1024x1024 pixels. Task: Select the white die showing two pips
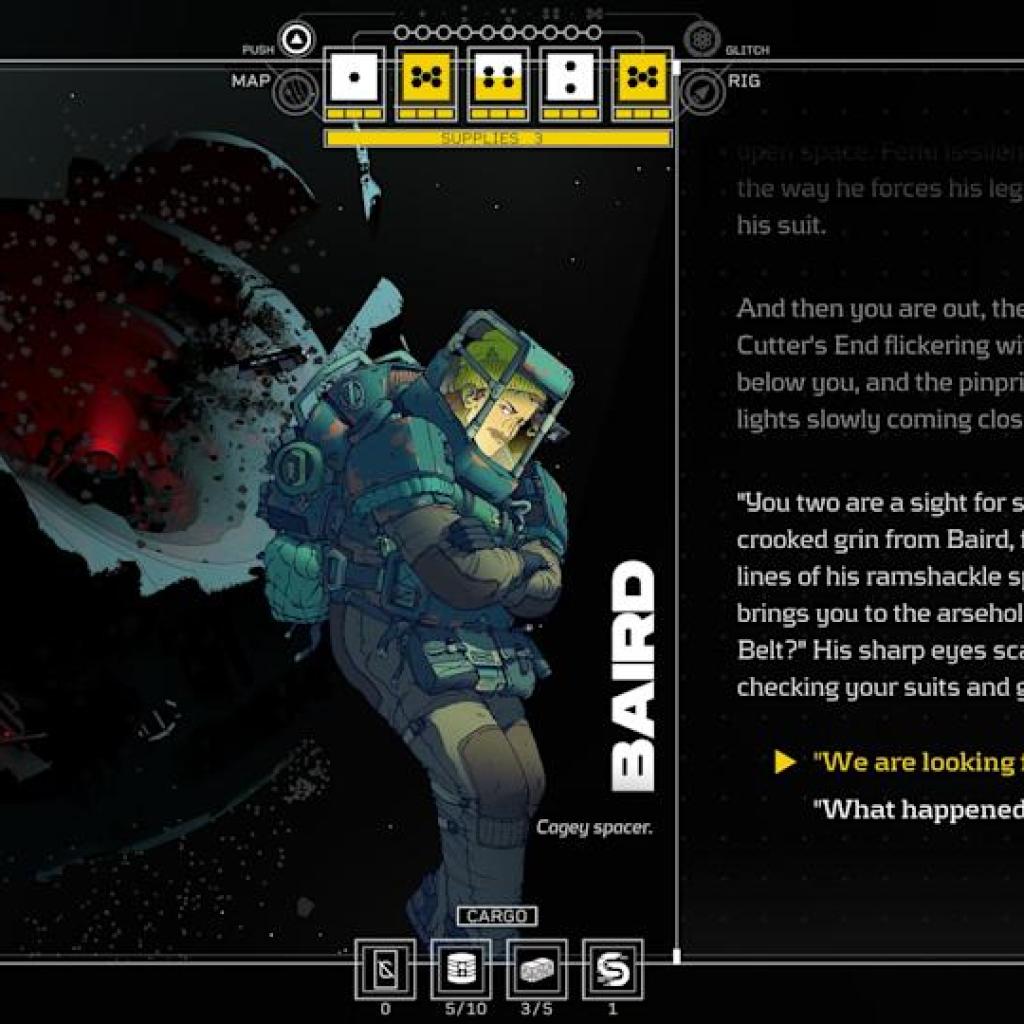pyautogui.click(x=572, y=78)
